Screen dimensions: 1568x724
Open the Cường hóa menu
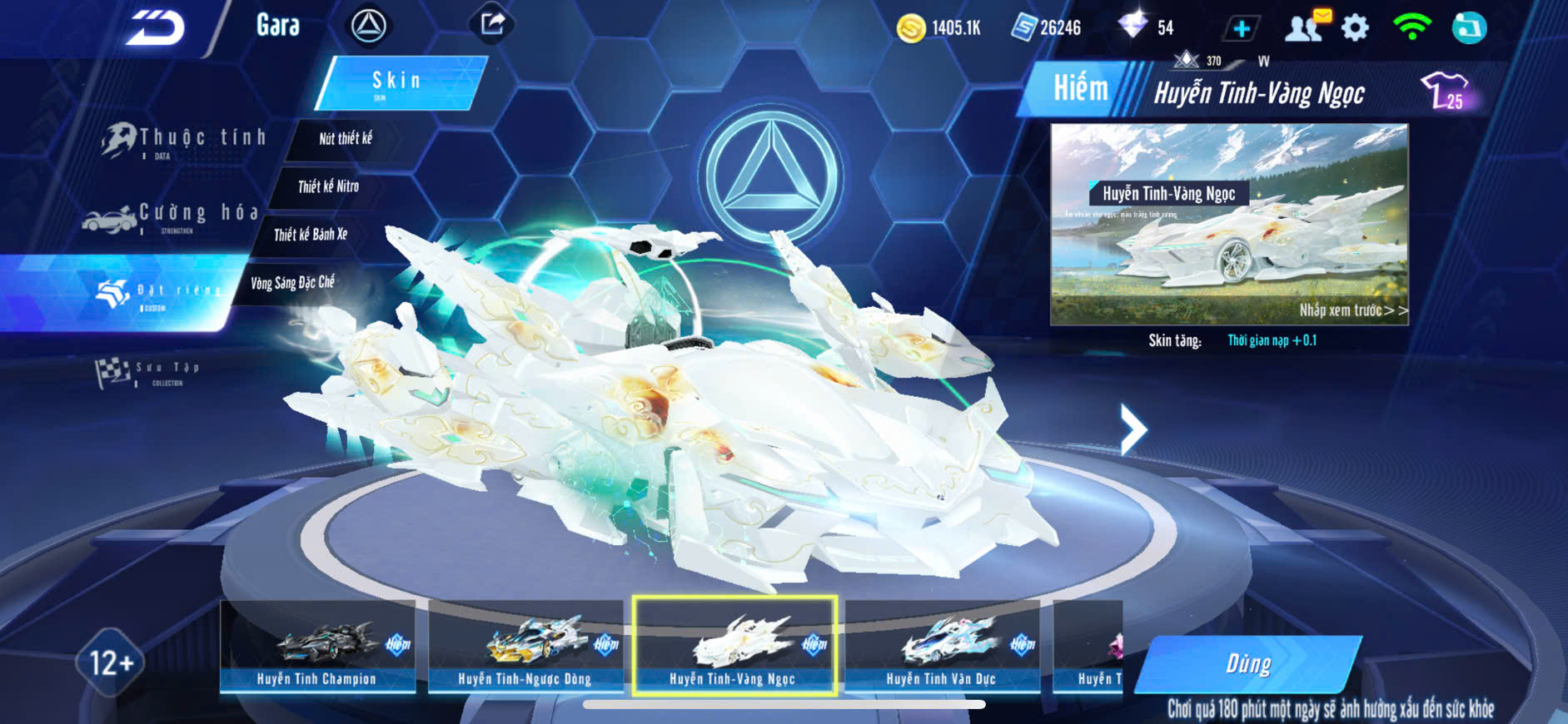click(172, 216)
